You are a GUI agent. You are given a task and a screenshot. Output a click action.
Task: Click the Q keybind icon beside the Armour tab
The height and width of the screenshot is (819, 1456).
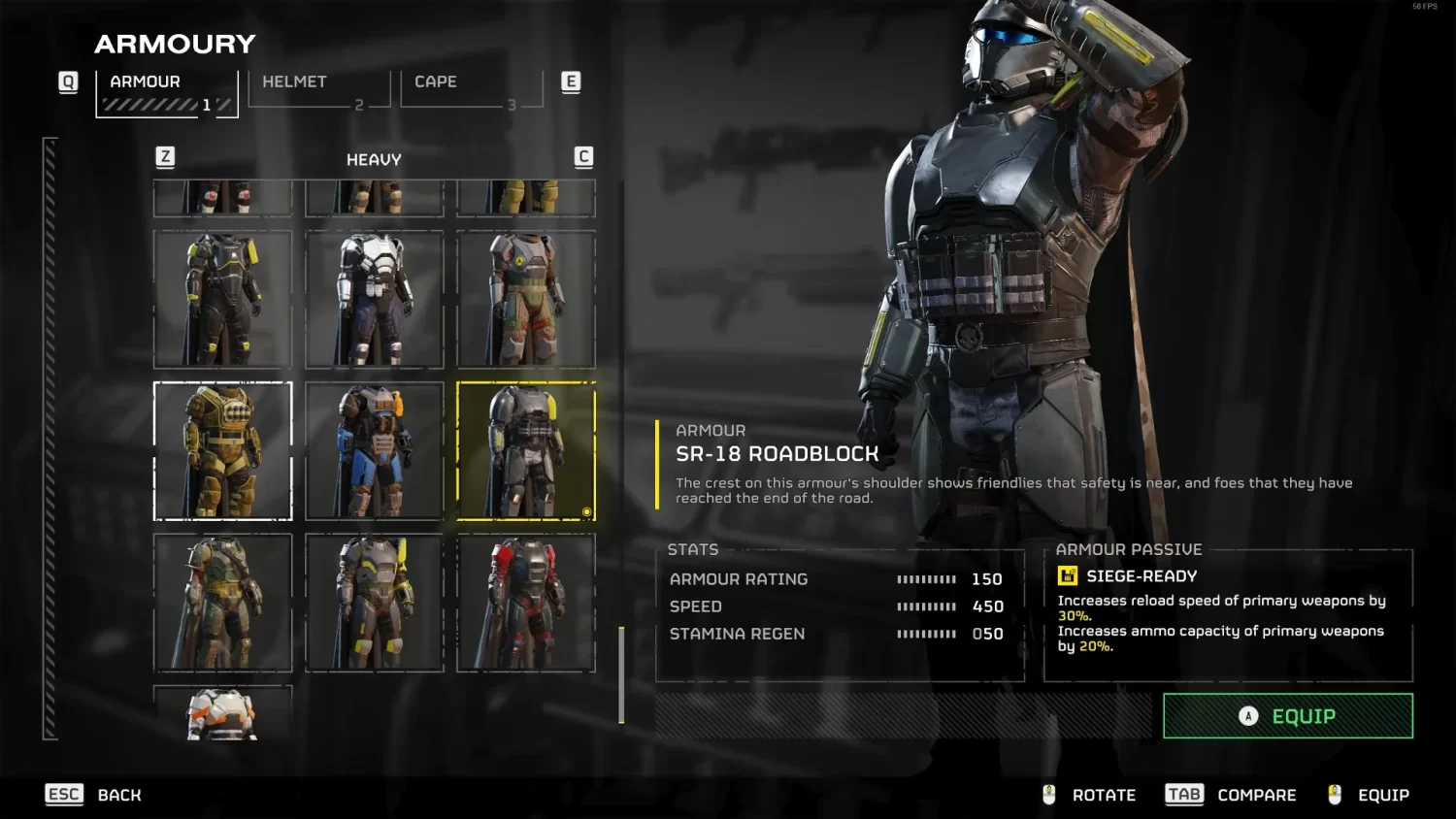point(68,82)
